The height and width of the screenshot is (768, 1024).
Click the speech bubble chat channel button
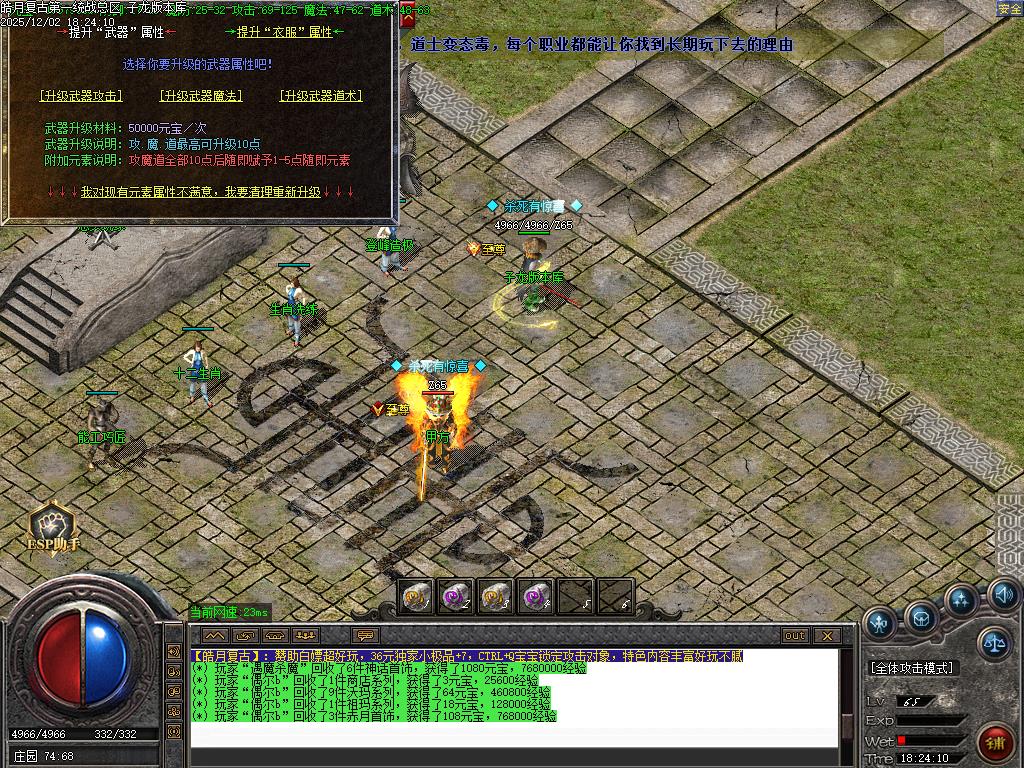click(x=366, y=636)
